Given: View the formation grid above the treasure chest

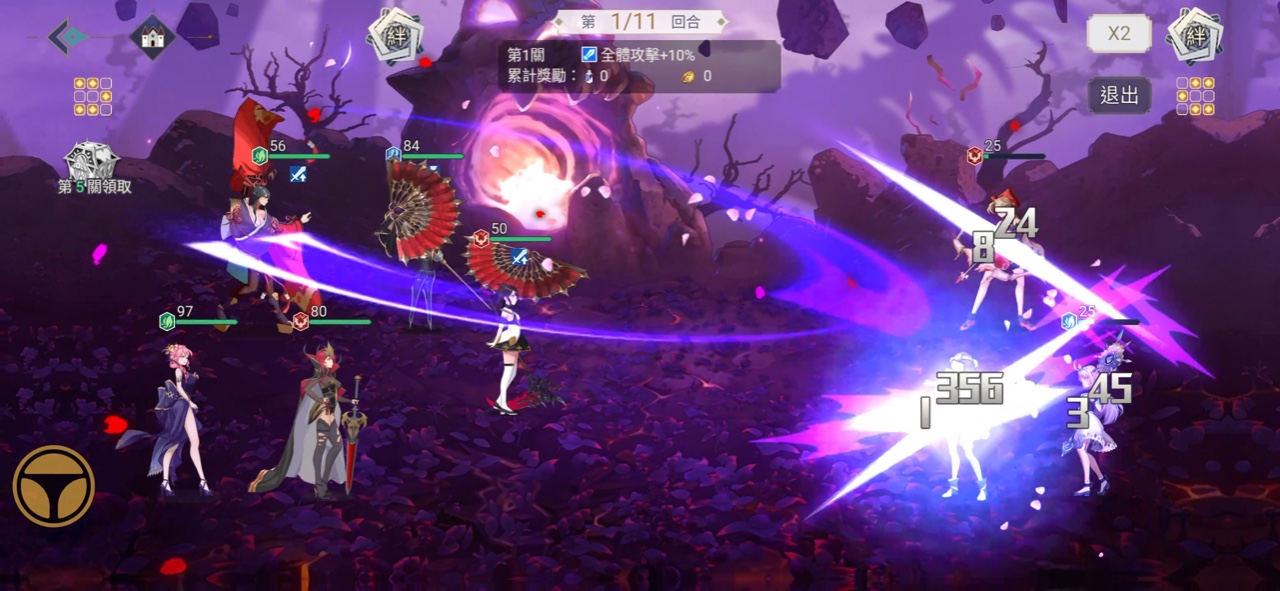Looking at the screenshot, I should coord(92,96).
